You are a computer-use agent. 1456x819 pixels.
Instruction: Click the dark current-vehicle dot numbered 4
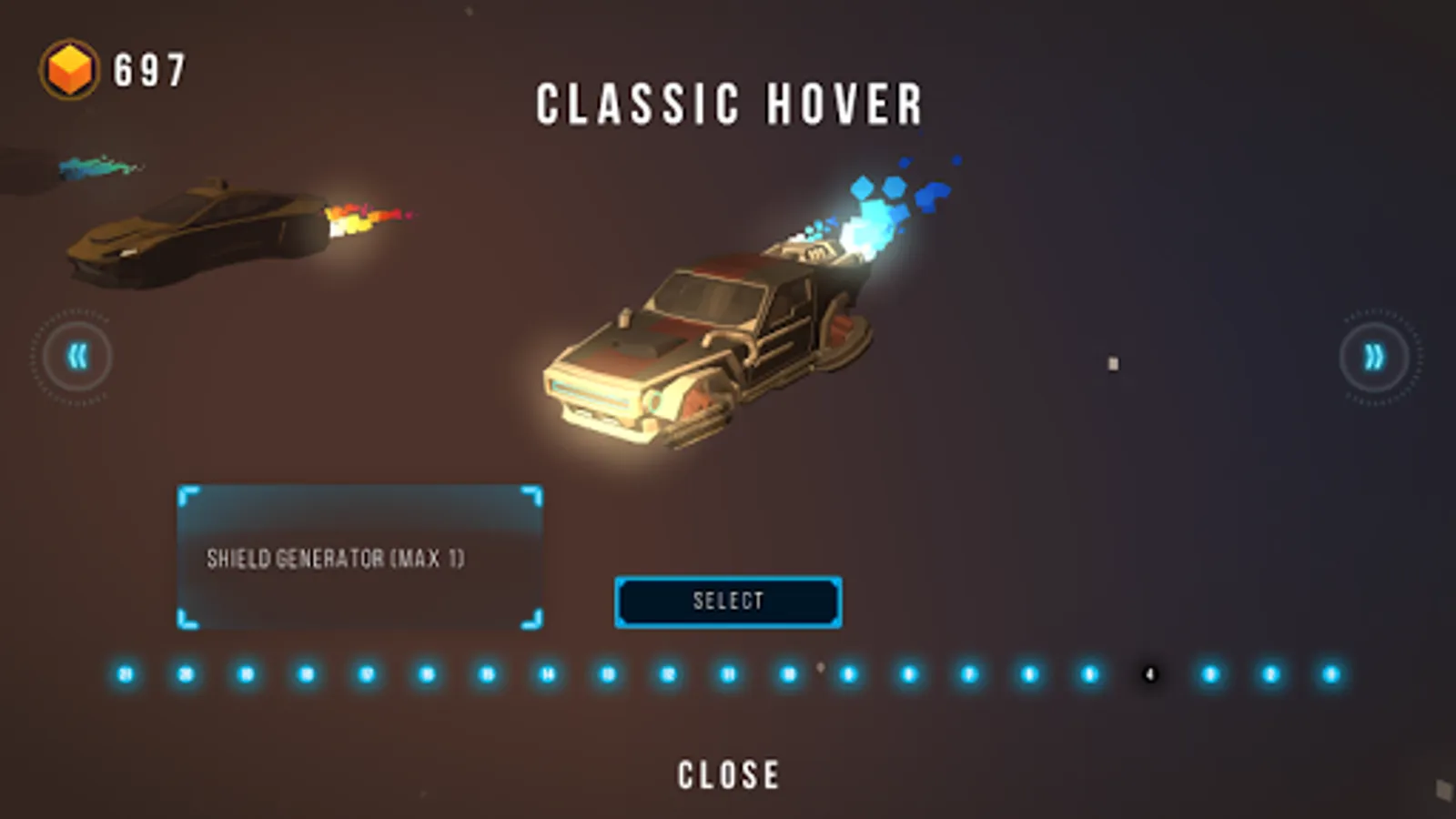pos(1150,674)
